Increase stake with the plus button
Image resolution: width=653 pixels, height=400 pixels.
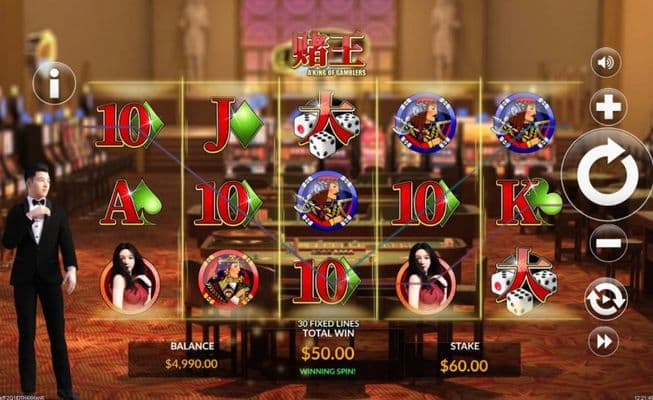(607, 106)
